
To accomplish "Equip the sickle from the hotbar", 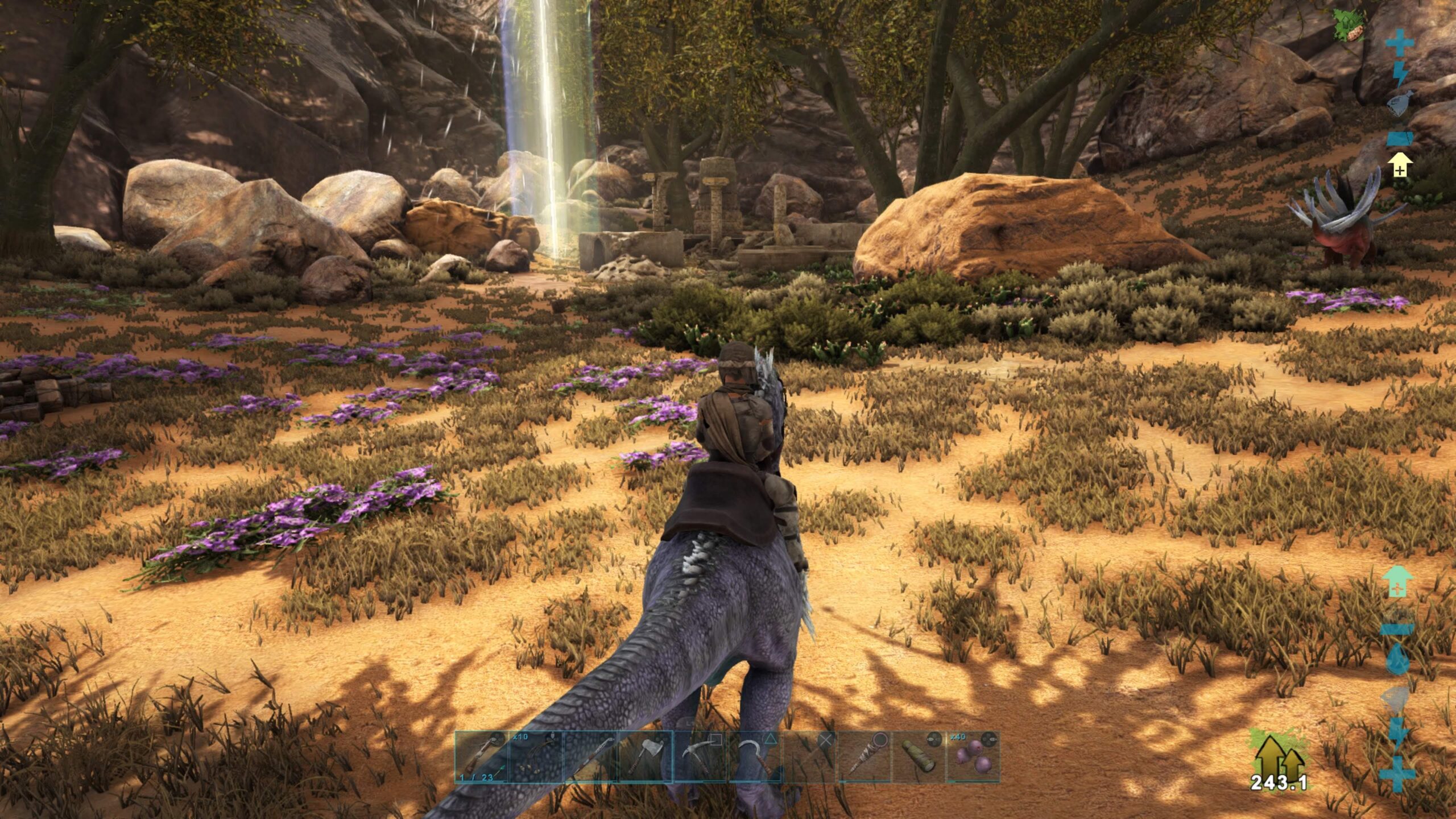I will 755,757.
